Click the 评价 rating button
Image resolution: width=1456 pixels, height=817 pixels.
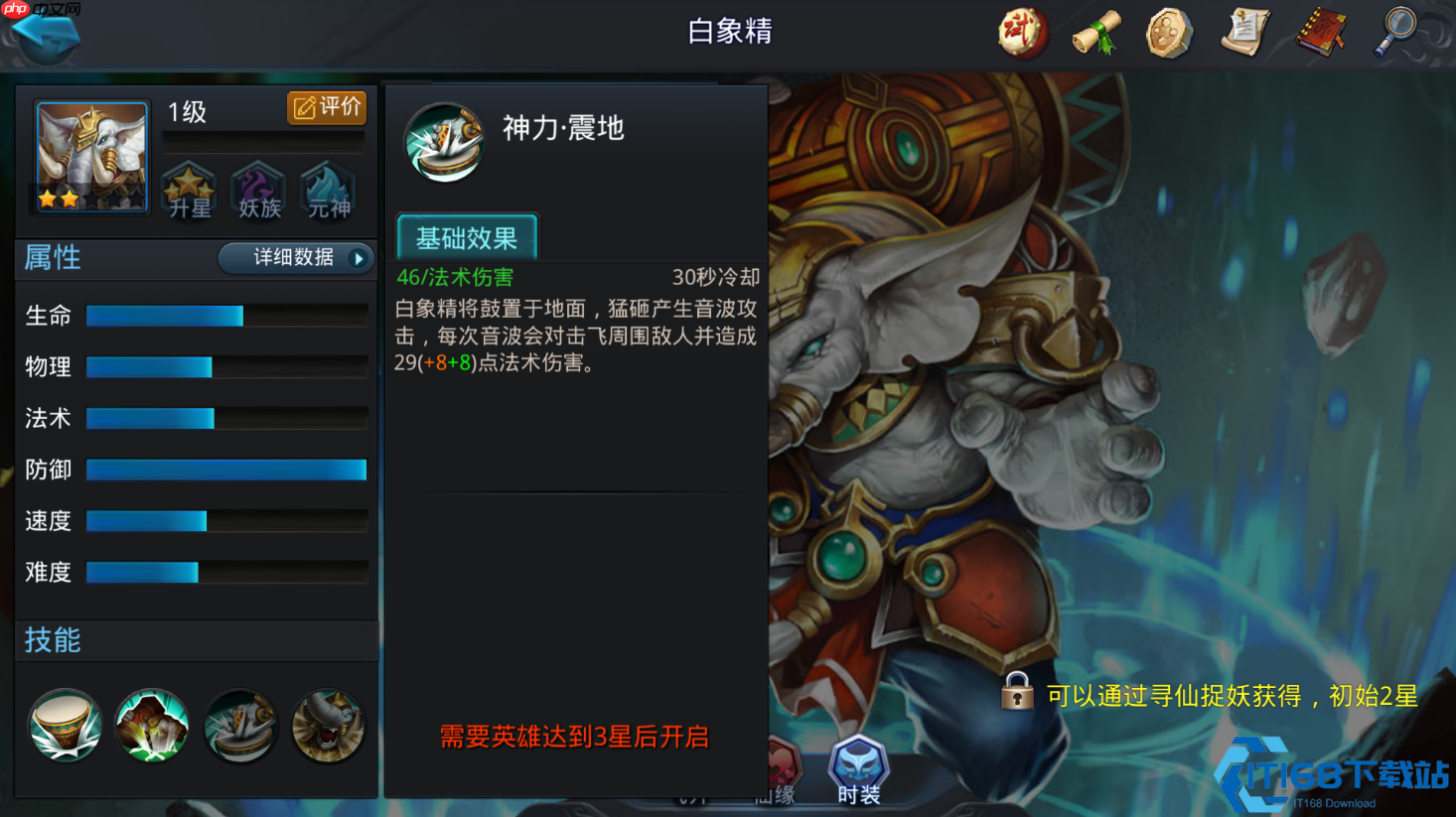[x=327, y=108]
